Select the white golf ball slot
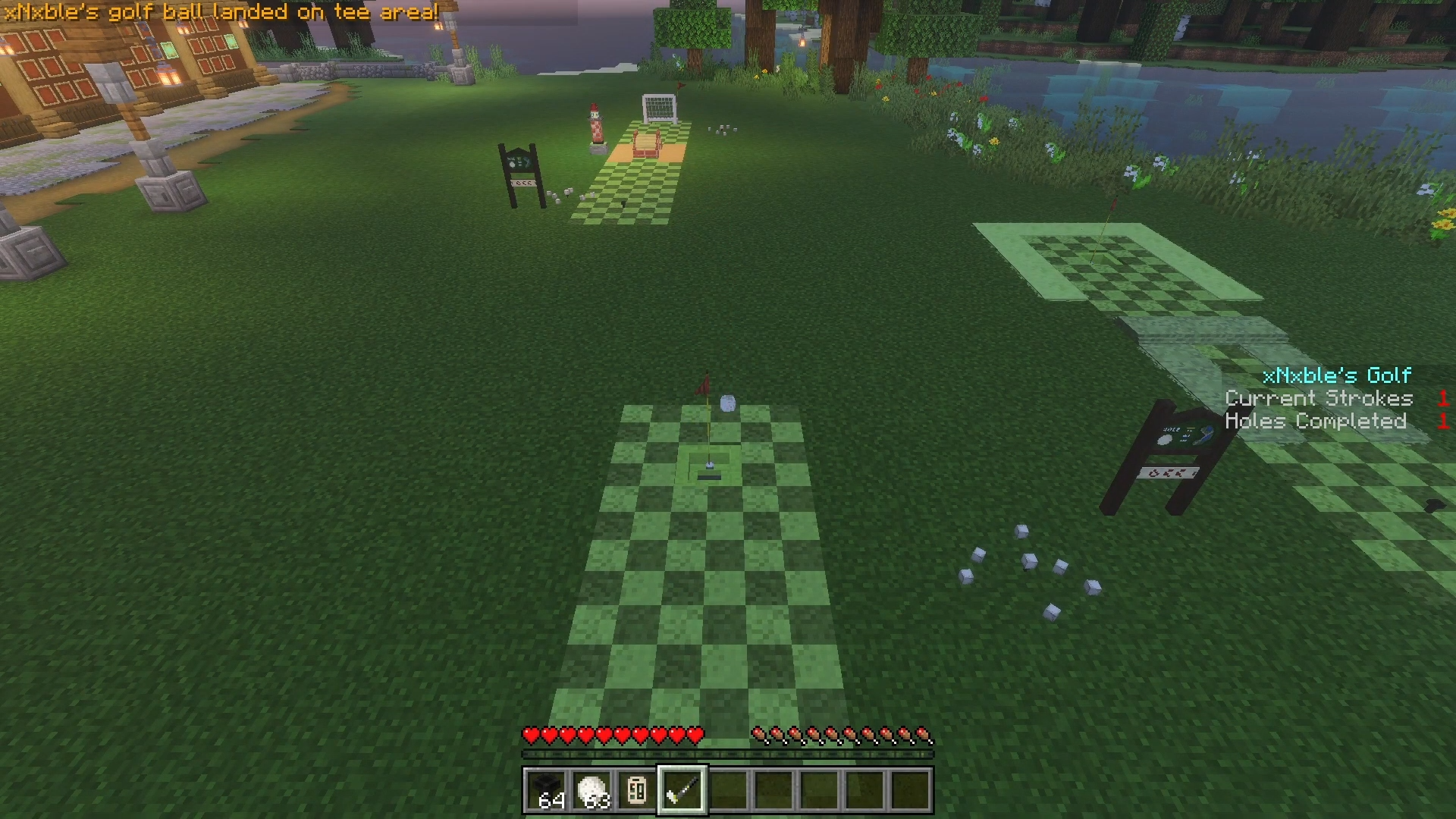1456x819 pixels. 591,790
